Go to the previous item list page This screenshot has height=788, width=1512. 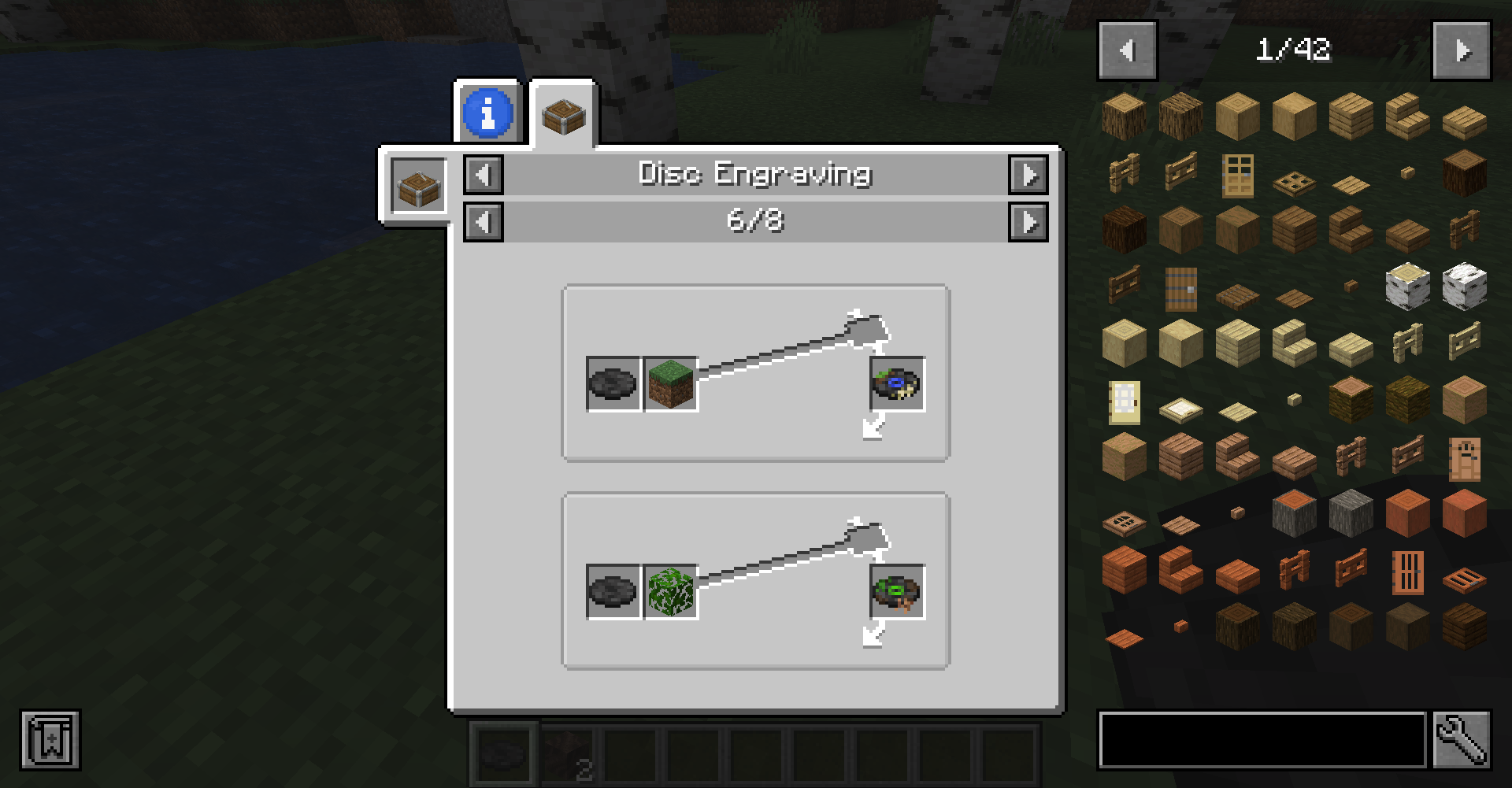click(x=1128, y=51)
